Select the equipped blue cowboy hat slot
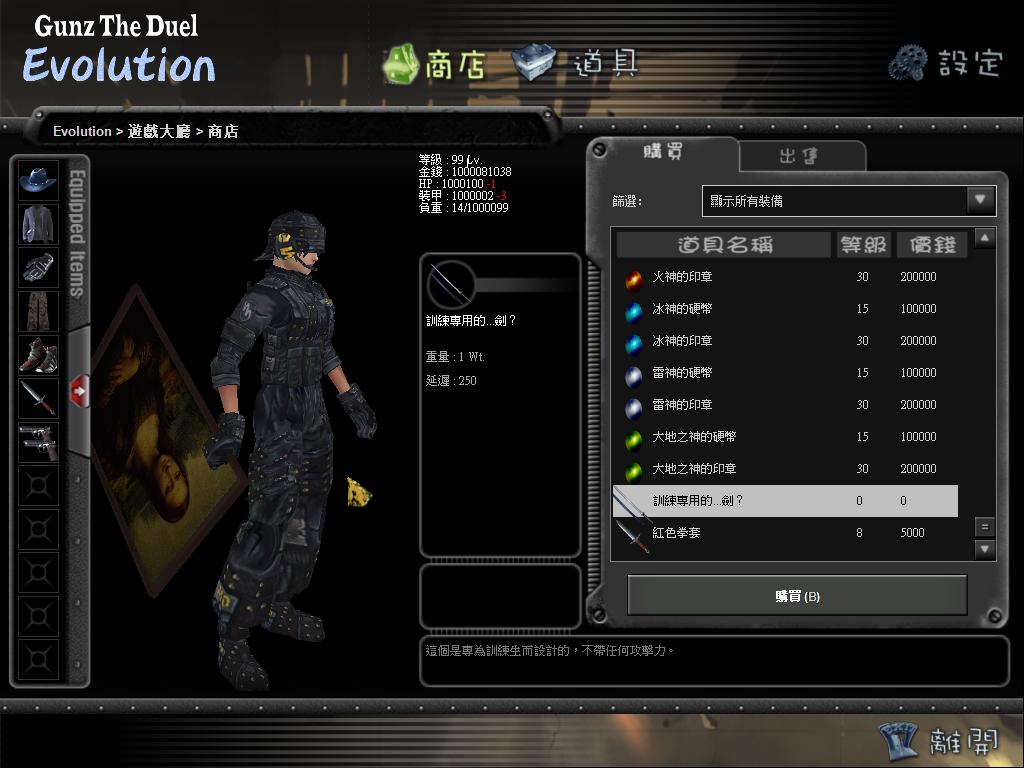 [x=39, y=180]
